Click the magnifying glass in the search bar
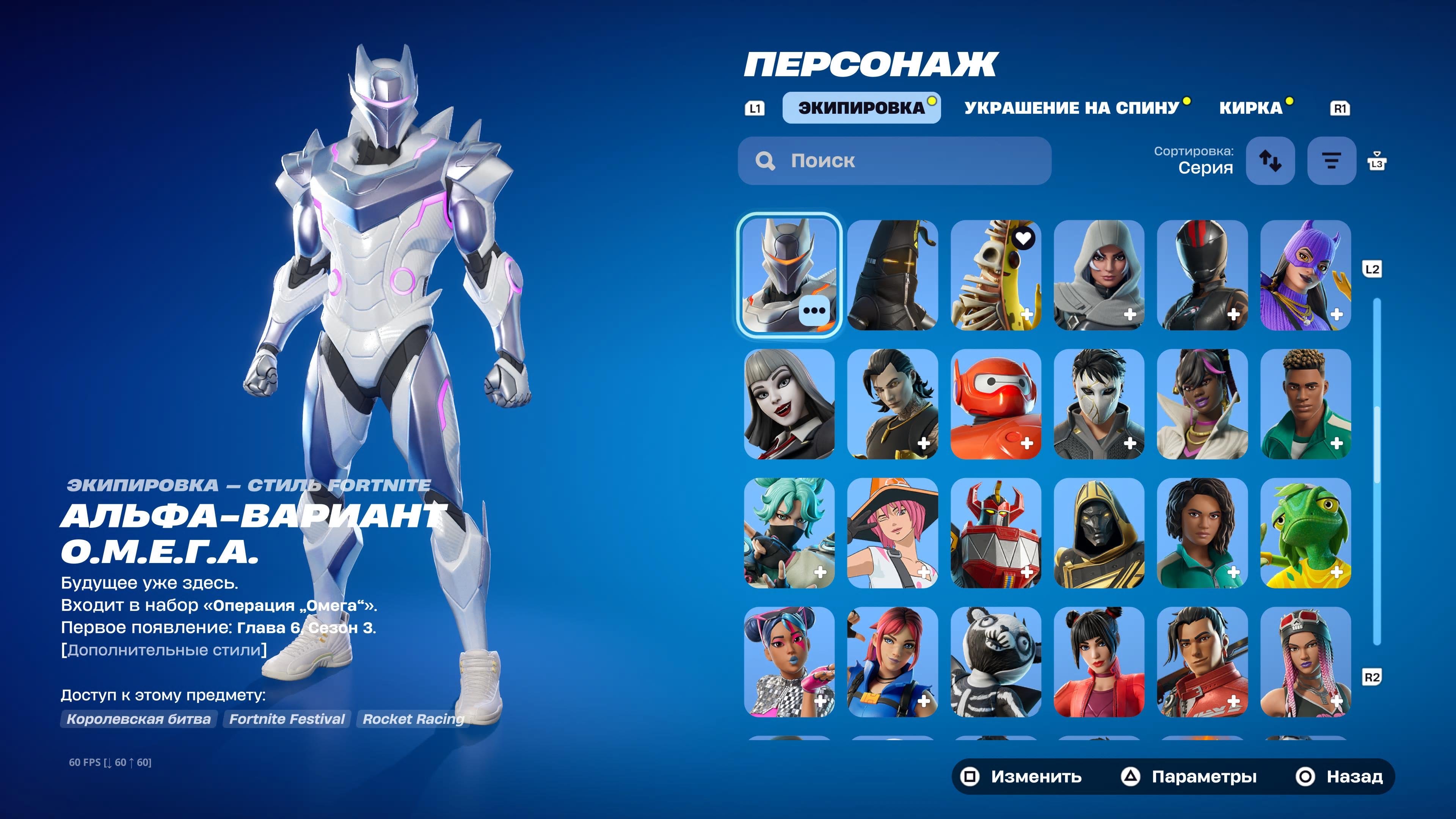 [x=765, y=161]
